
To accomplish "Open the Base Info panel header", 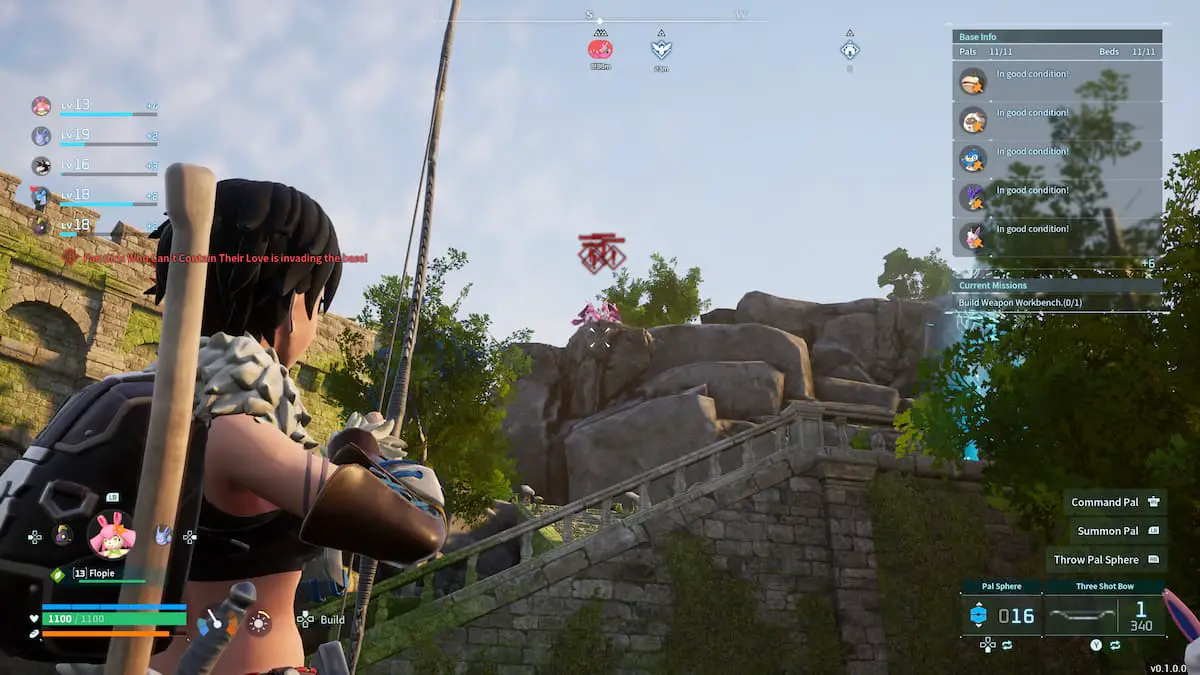I will pos(1056,37).
